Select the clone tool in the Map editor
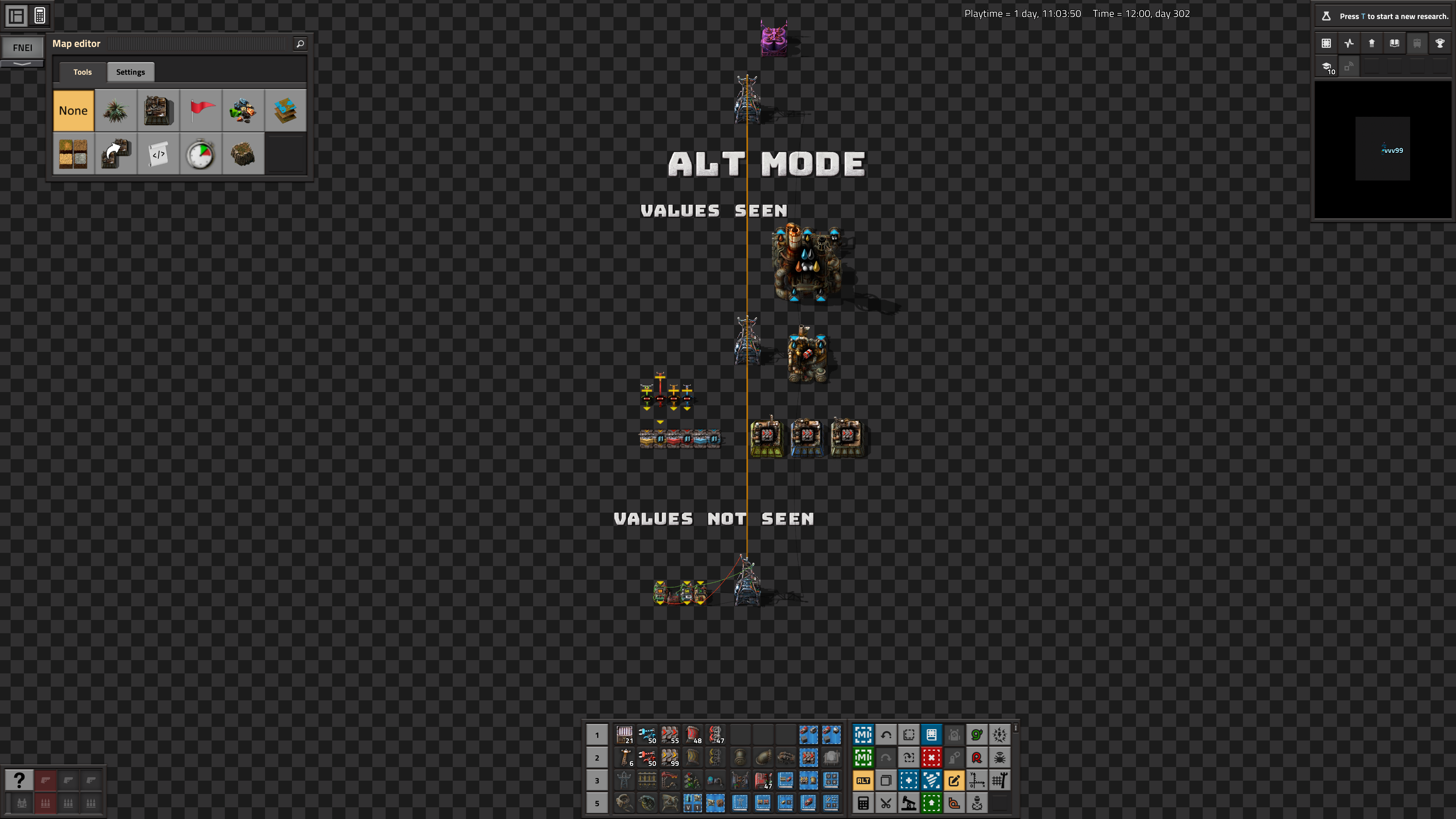The image size is (1456, 819). click(115, 153)
